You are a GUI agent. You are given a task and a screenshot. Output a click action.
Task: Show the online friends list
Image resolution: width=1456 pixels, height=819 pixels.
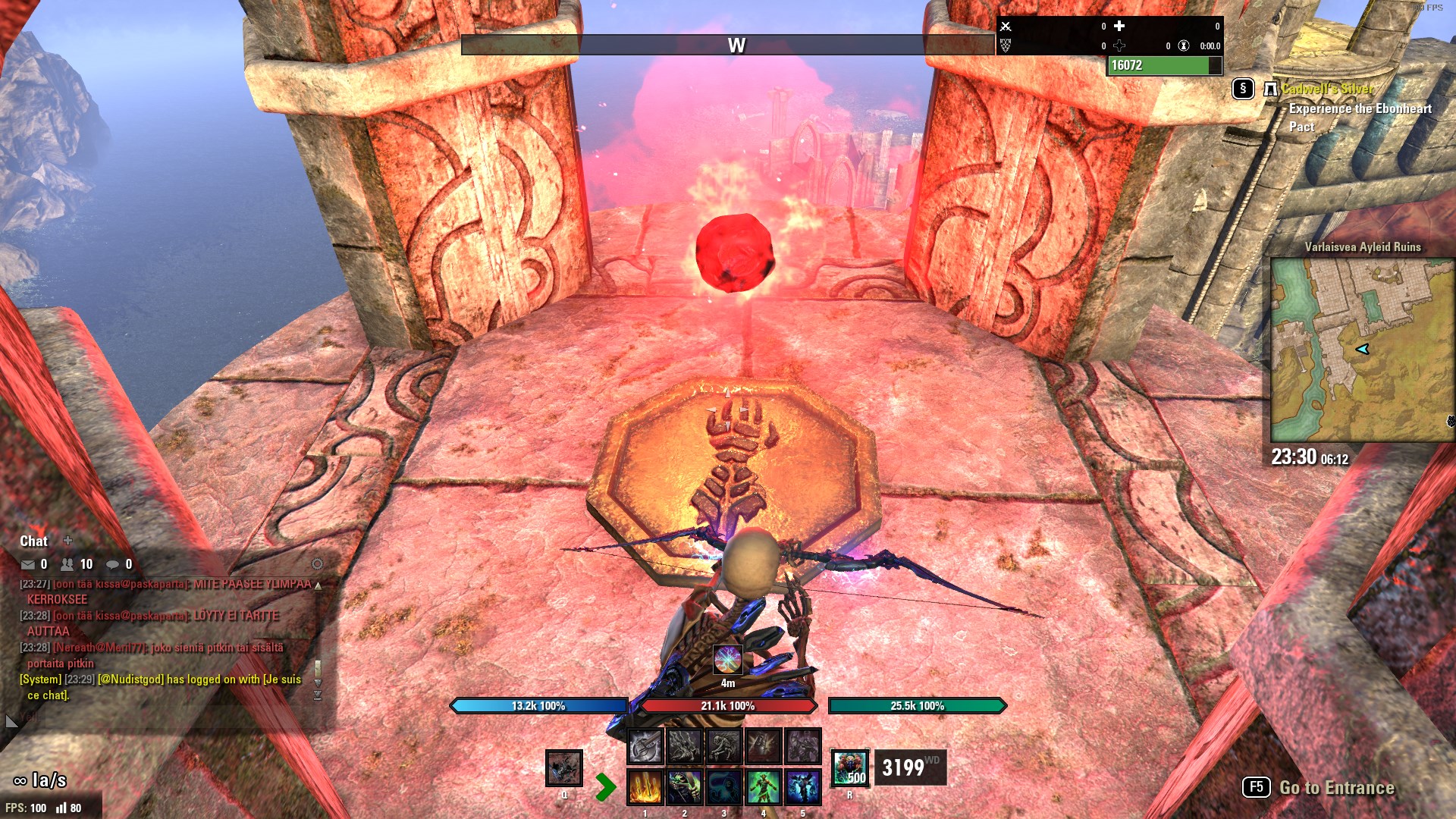[x=67, y=564]
